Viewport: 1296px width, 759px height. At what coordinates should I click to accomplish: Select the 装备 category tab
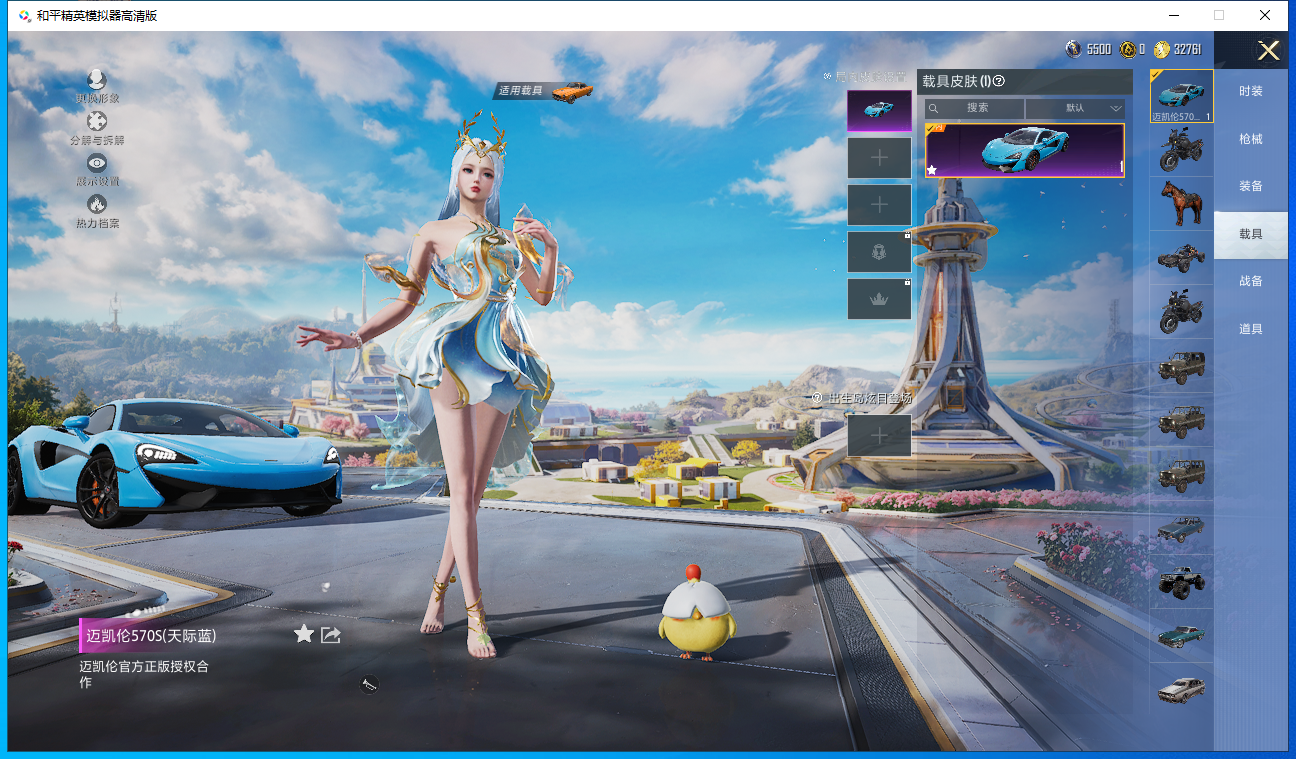[x=1250, y=186]
